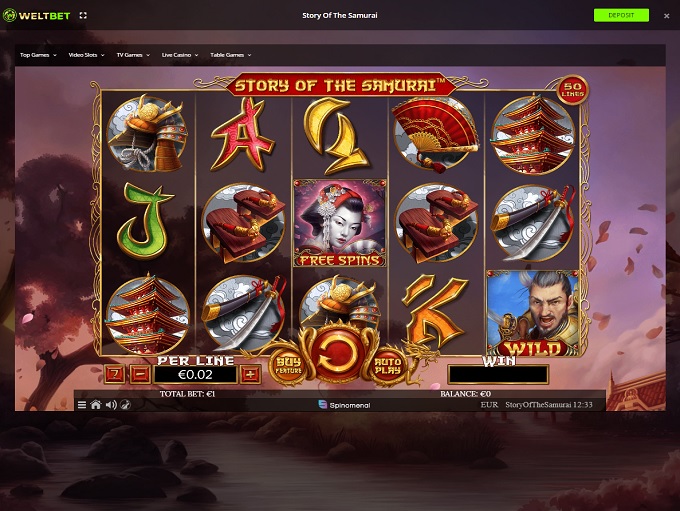Increase the per line bet with plus

point(250,374)
